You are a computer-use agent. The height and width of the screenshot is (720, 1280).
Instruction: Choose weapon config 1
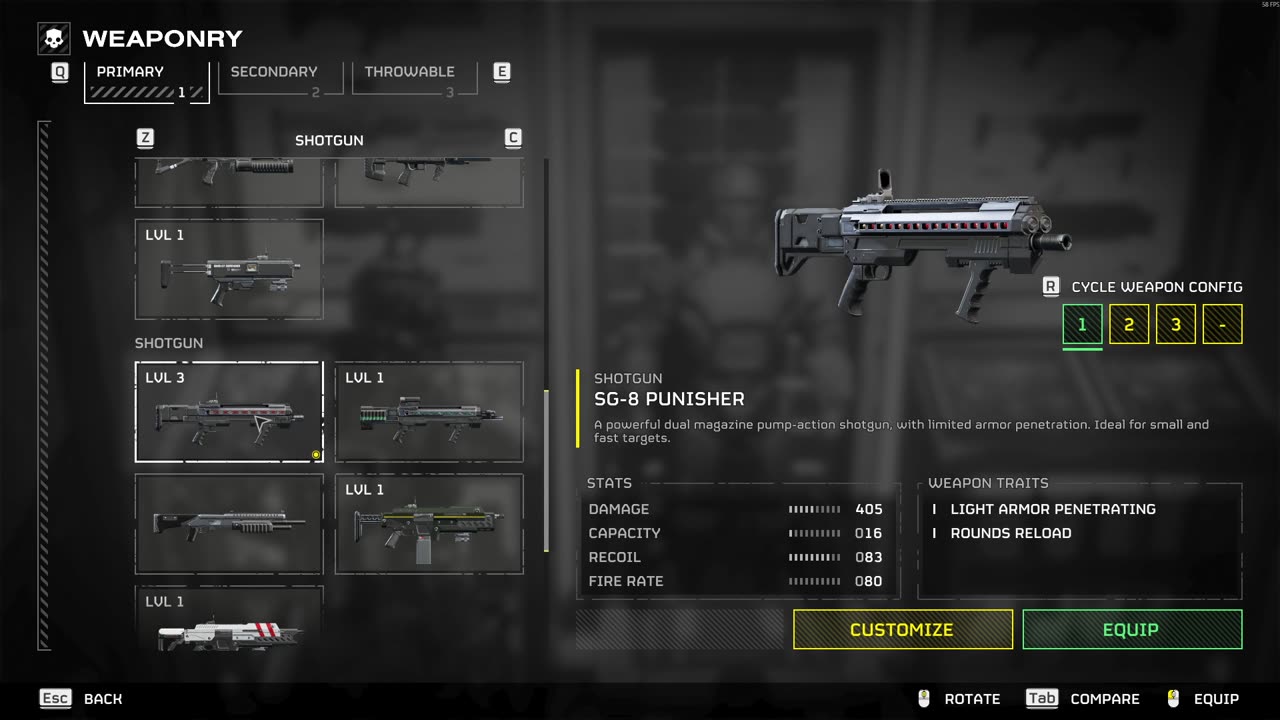click(x=1082, y=324)
